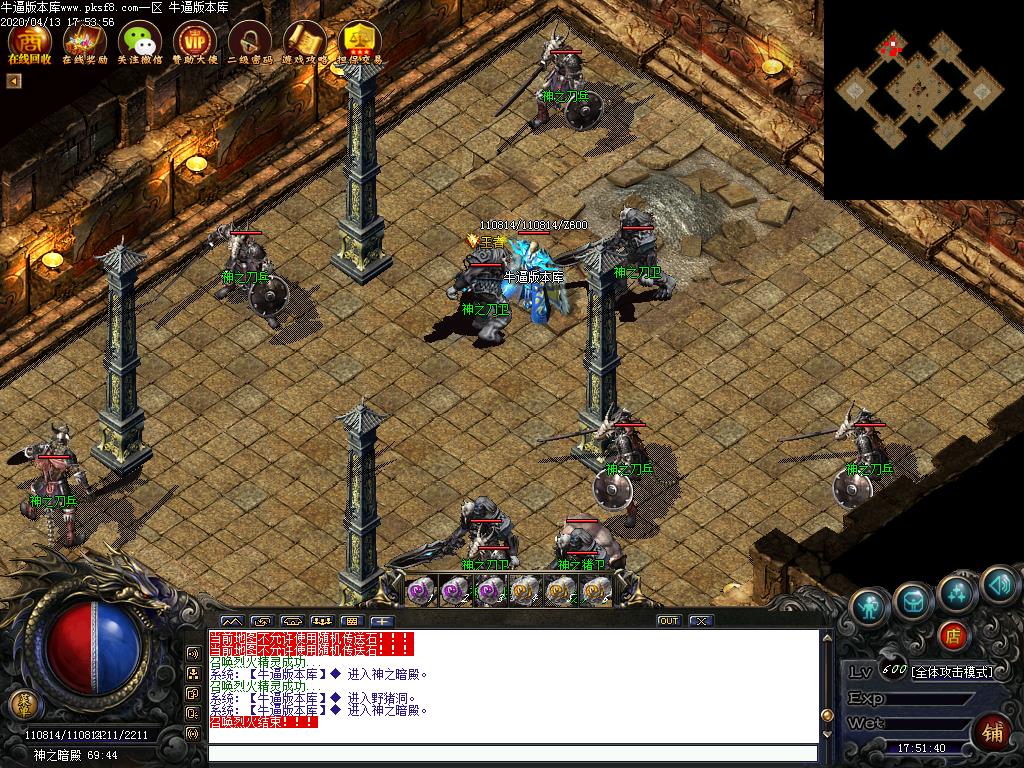Click the 关注微信 WeChat icon

(x=139, y=40)
